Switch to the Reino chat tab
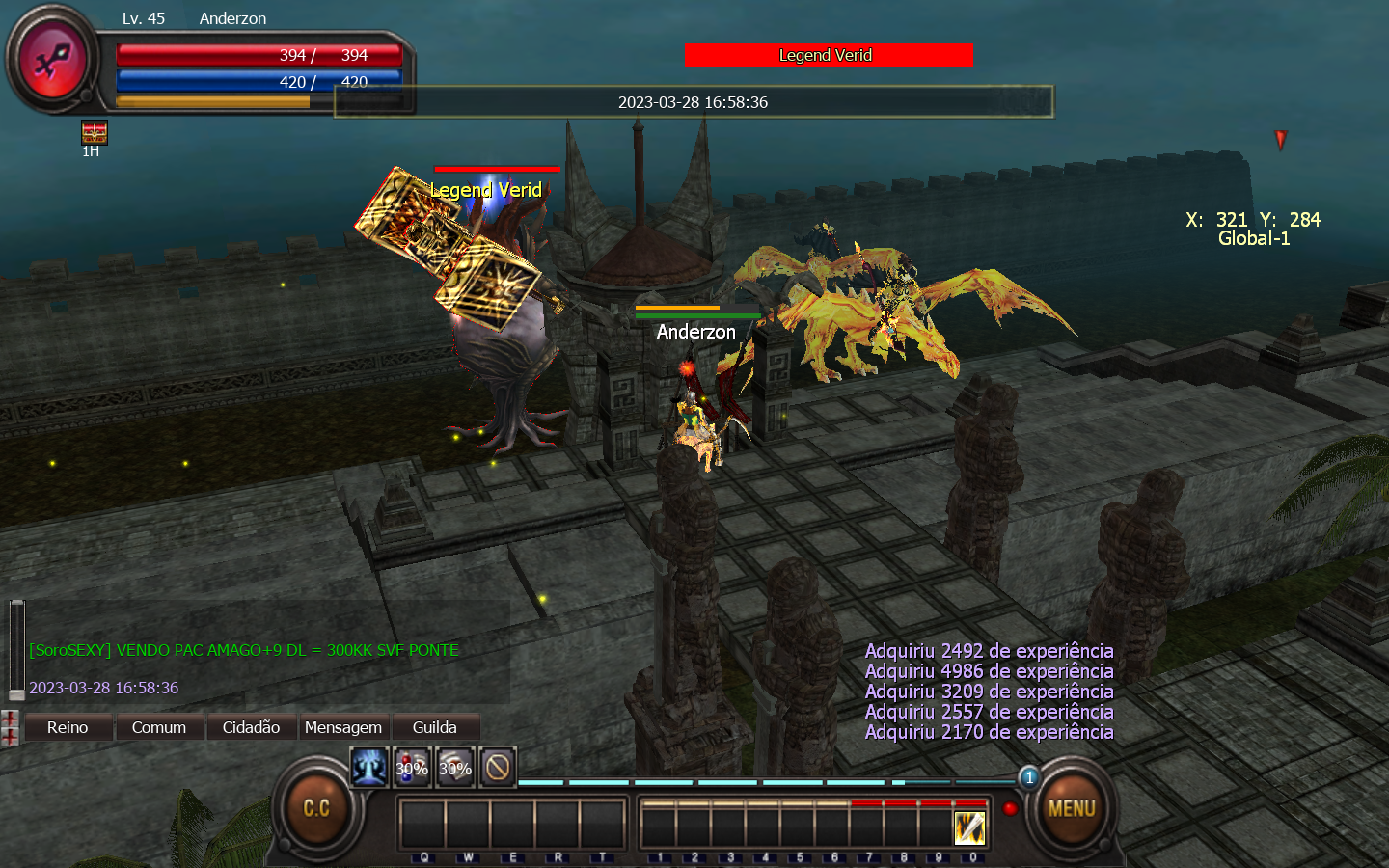The width and height of the screenshot is (1389, 868). click(68, 727)
